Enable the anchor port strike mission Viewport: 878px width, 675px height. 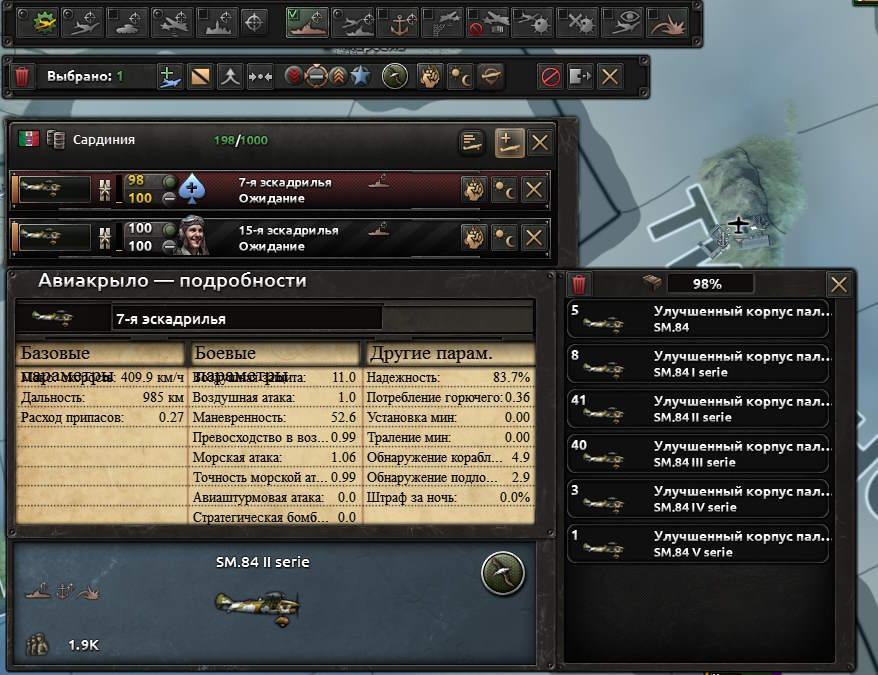(x=398, y=21)
